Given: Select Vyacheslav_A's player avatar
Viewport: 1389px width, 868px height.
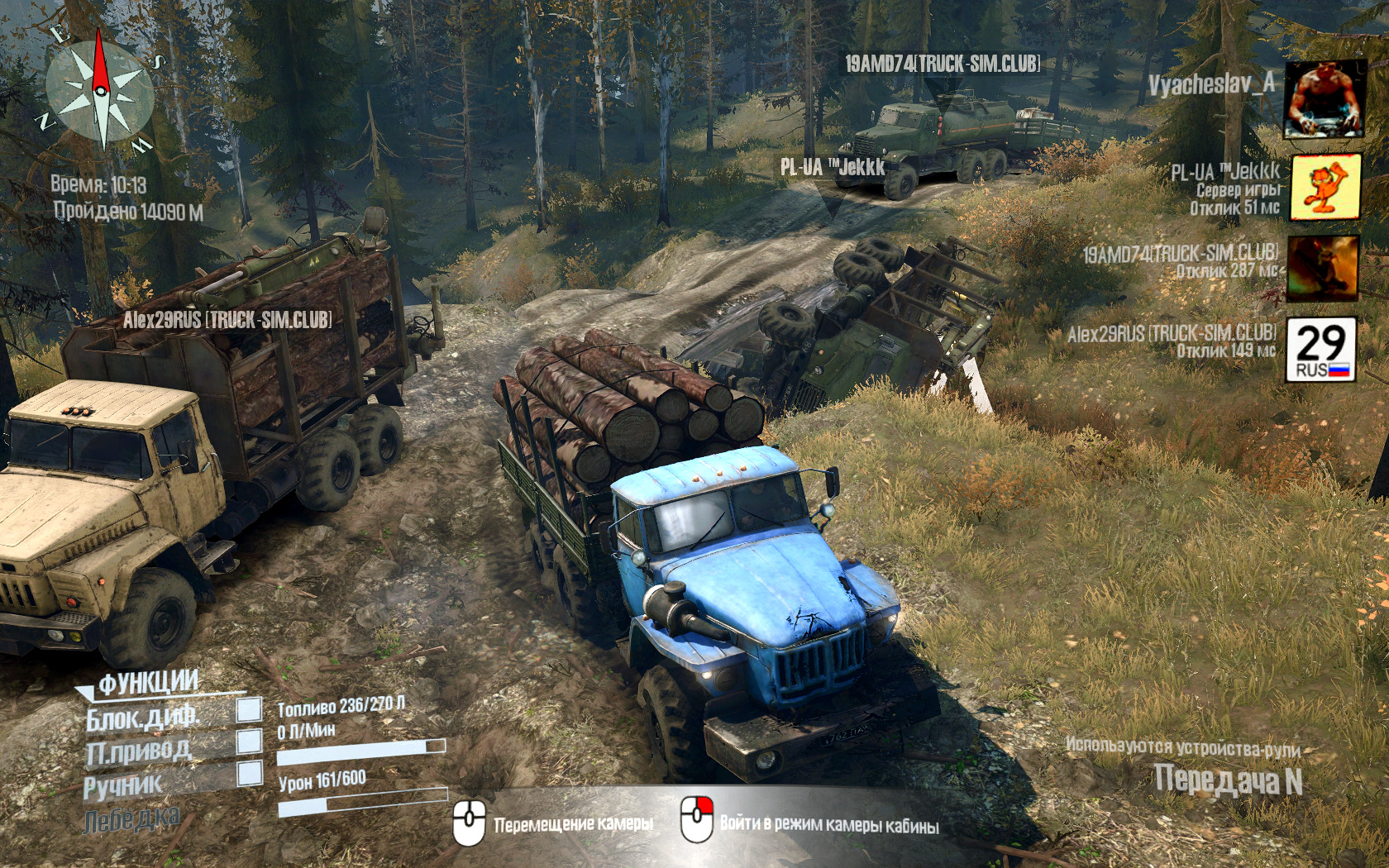Looking at the screenshot, I should [1324, 100].
